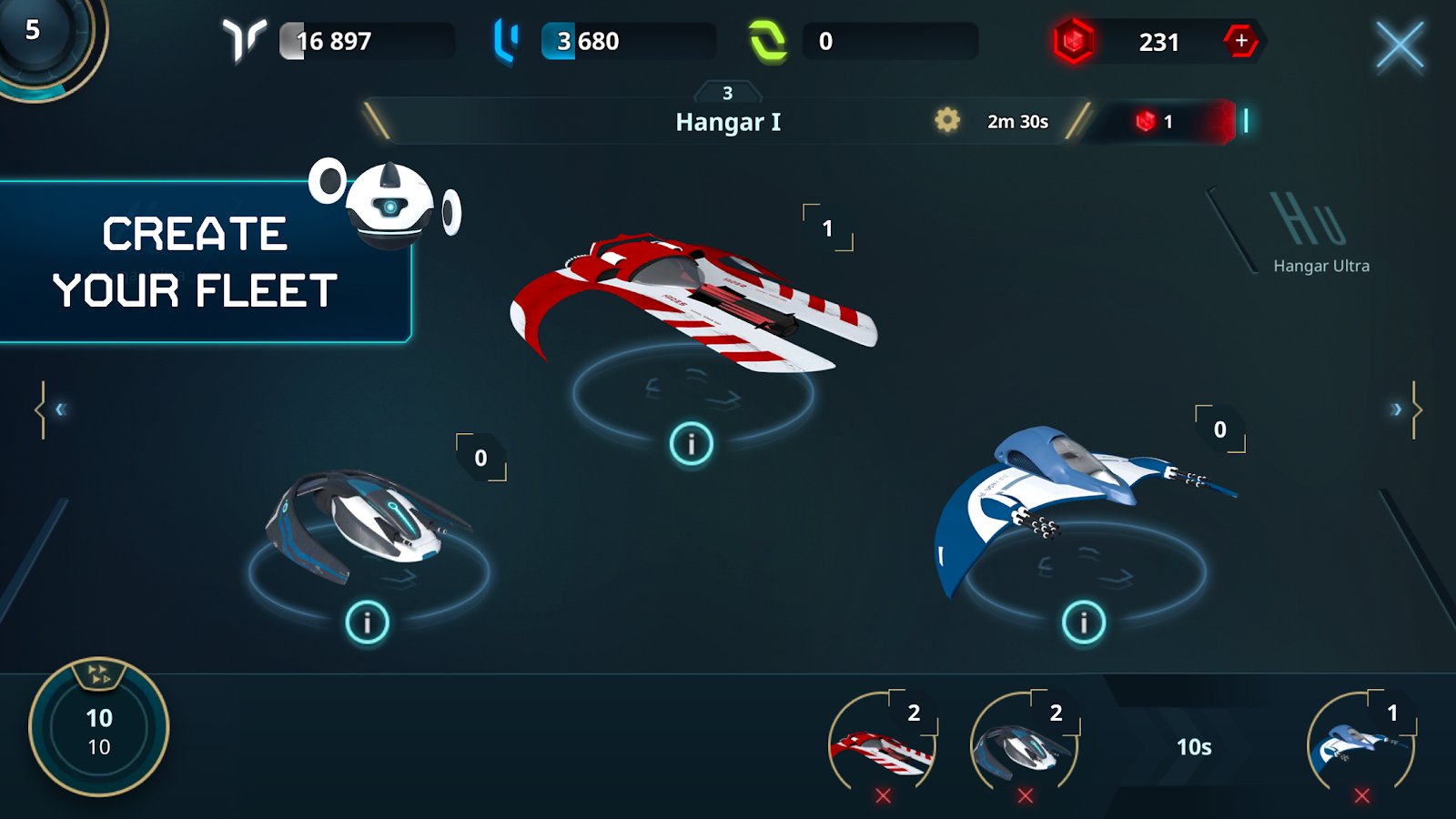The height and width of the screenshot is (819, 1456).
Task: Open the player level 5 badge
Action: (x=41, y=36)
